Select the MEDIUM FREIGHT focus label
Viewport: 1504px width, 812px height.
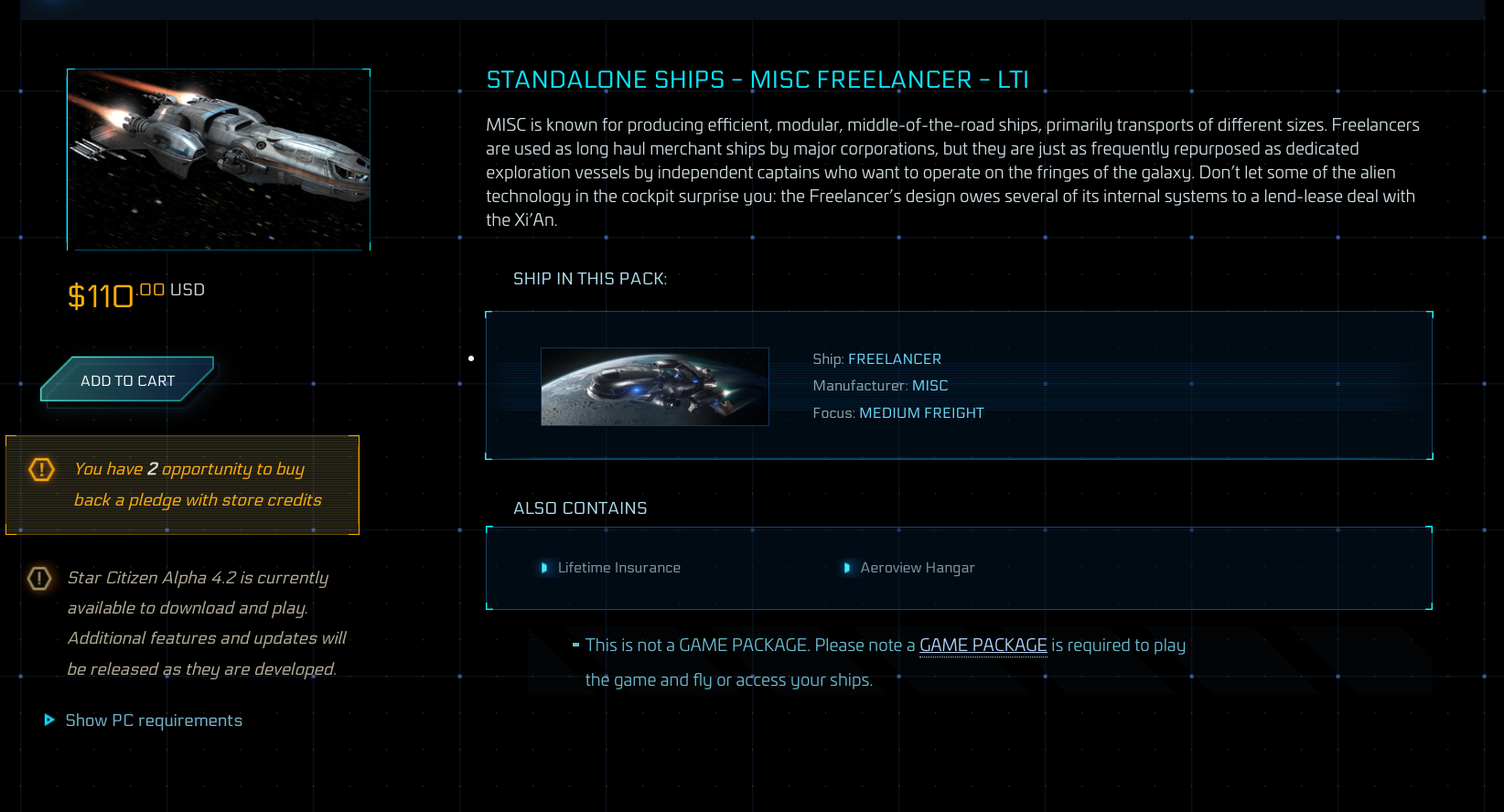pos(921,412)
